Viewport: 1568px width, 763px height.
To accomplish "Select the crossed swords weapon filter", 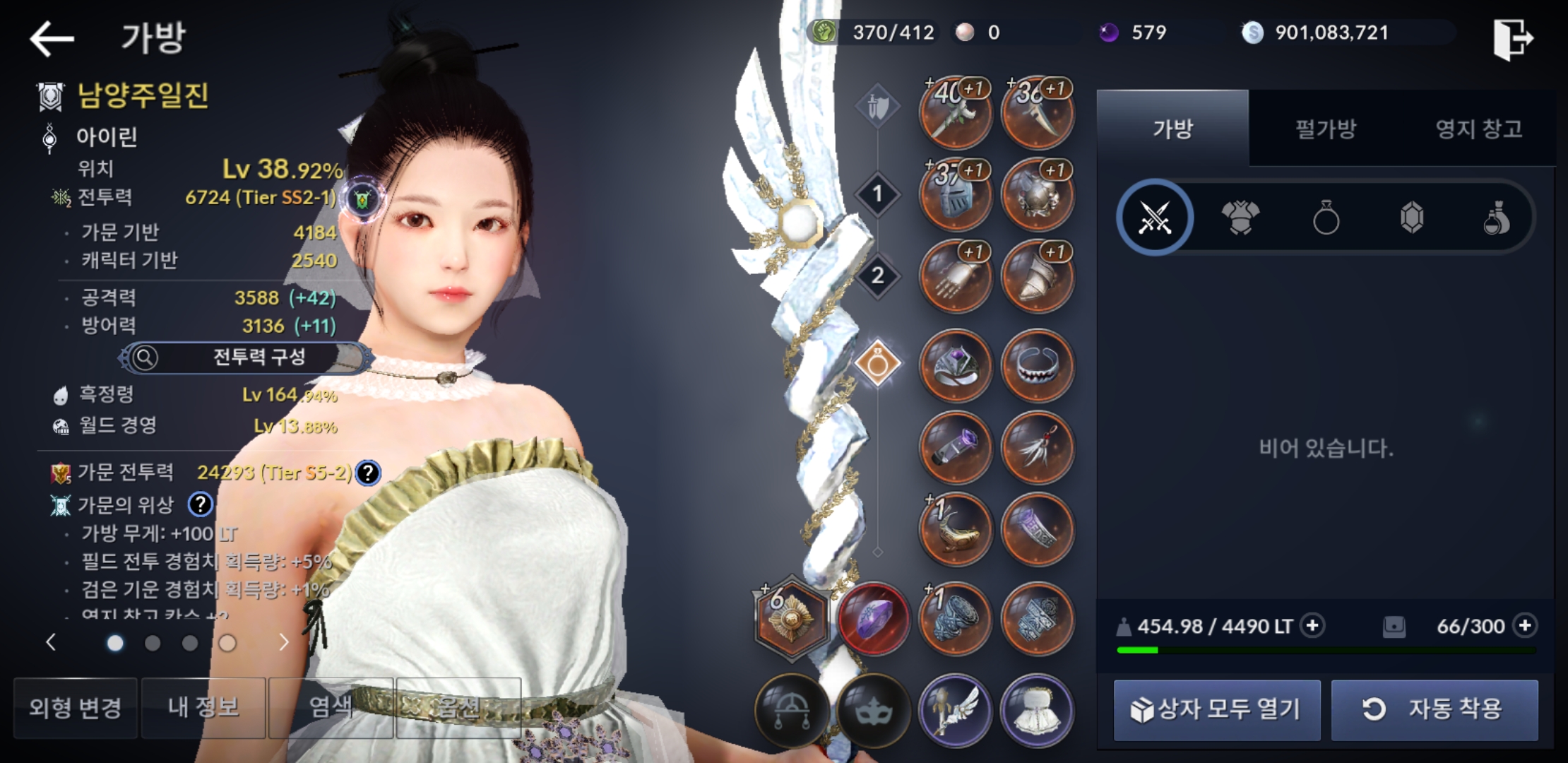I will 1155,218.
